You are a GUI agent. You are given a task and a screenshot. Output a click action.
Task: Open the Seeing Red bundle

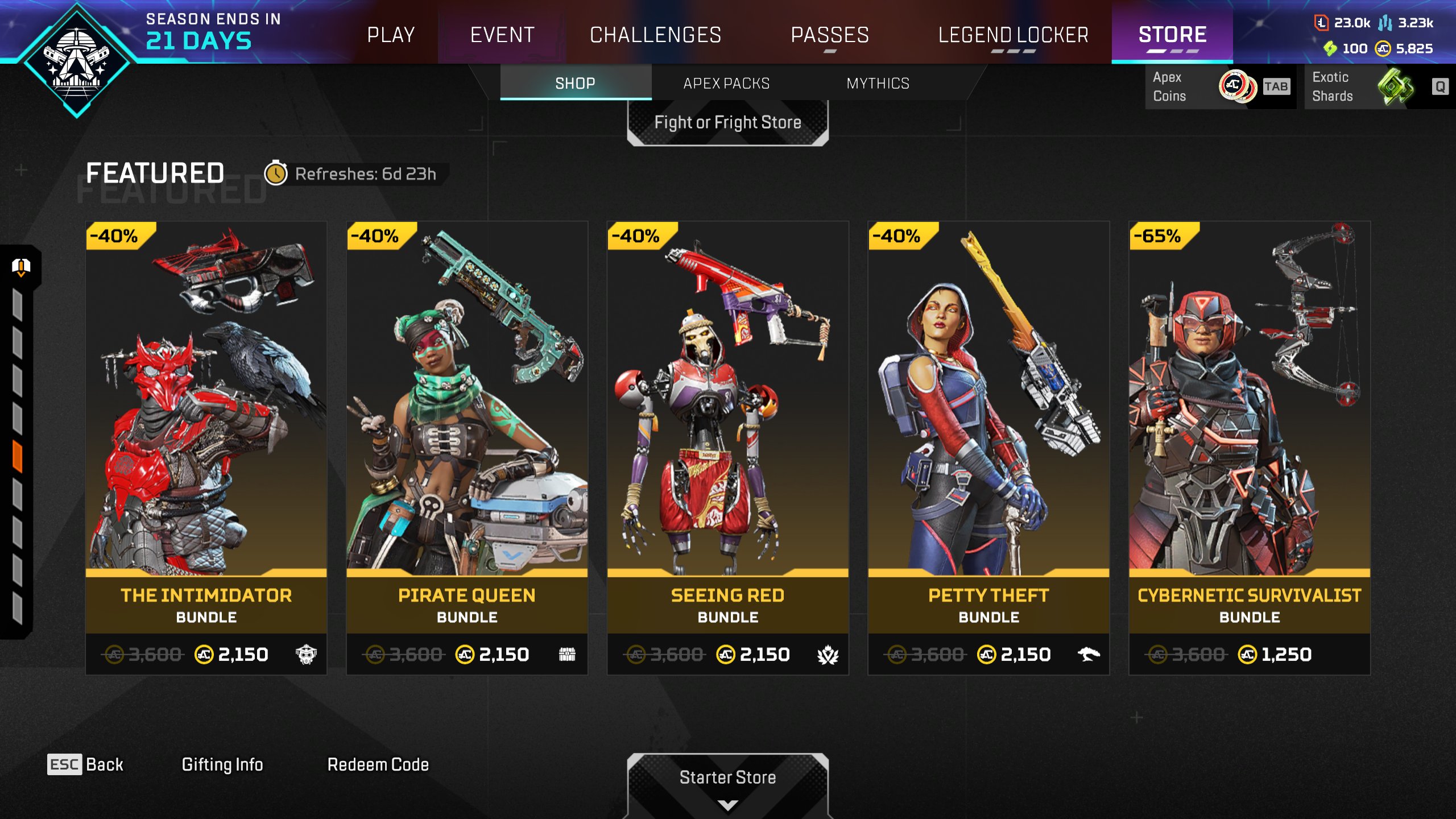(727, 448)
